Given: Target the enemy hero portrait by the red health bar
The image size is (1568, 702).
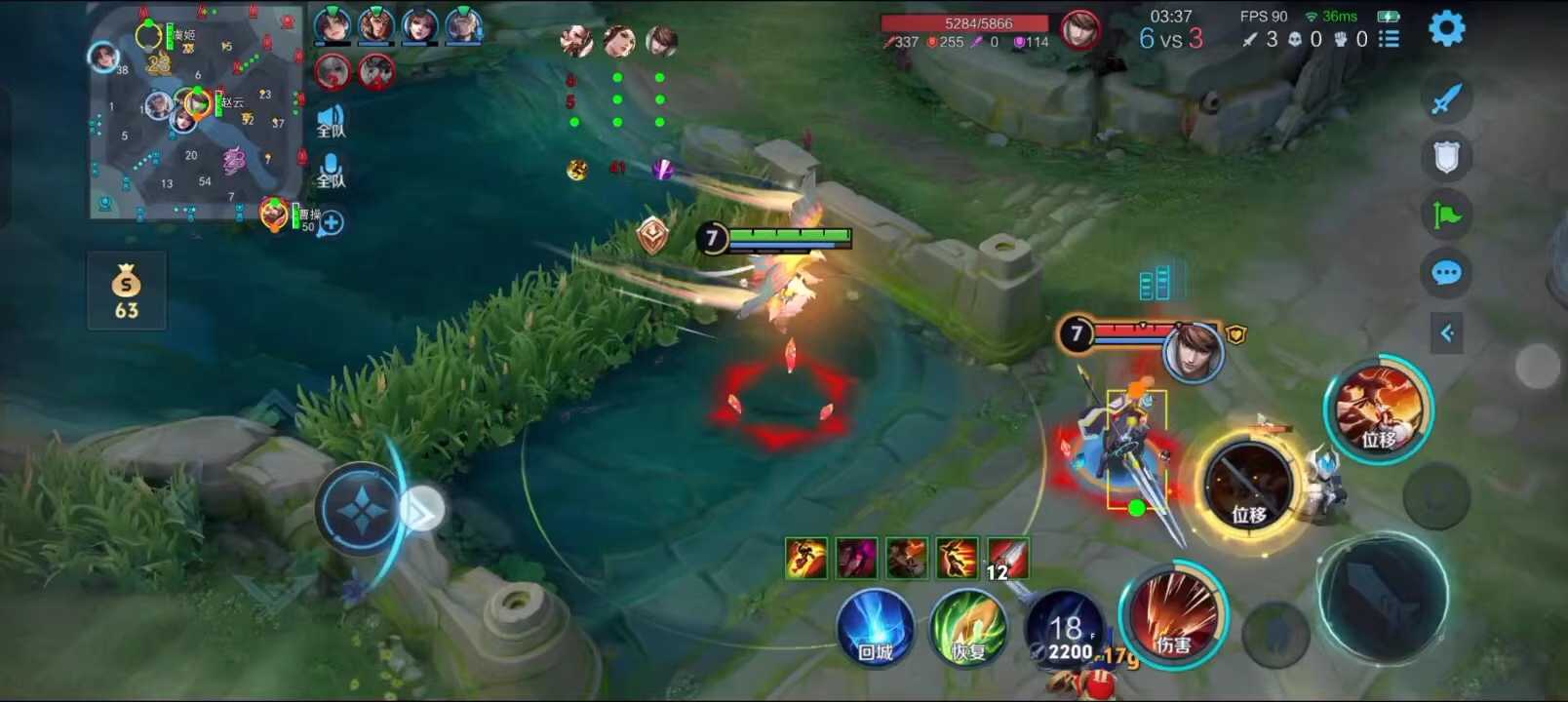Looking at the screenshot, I should click(1193, 353).
